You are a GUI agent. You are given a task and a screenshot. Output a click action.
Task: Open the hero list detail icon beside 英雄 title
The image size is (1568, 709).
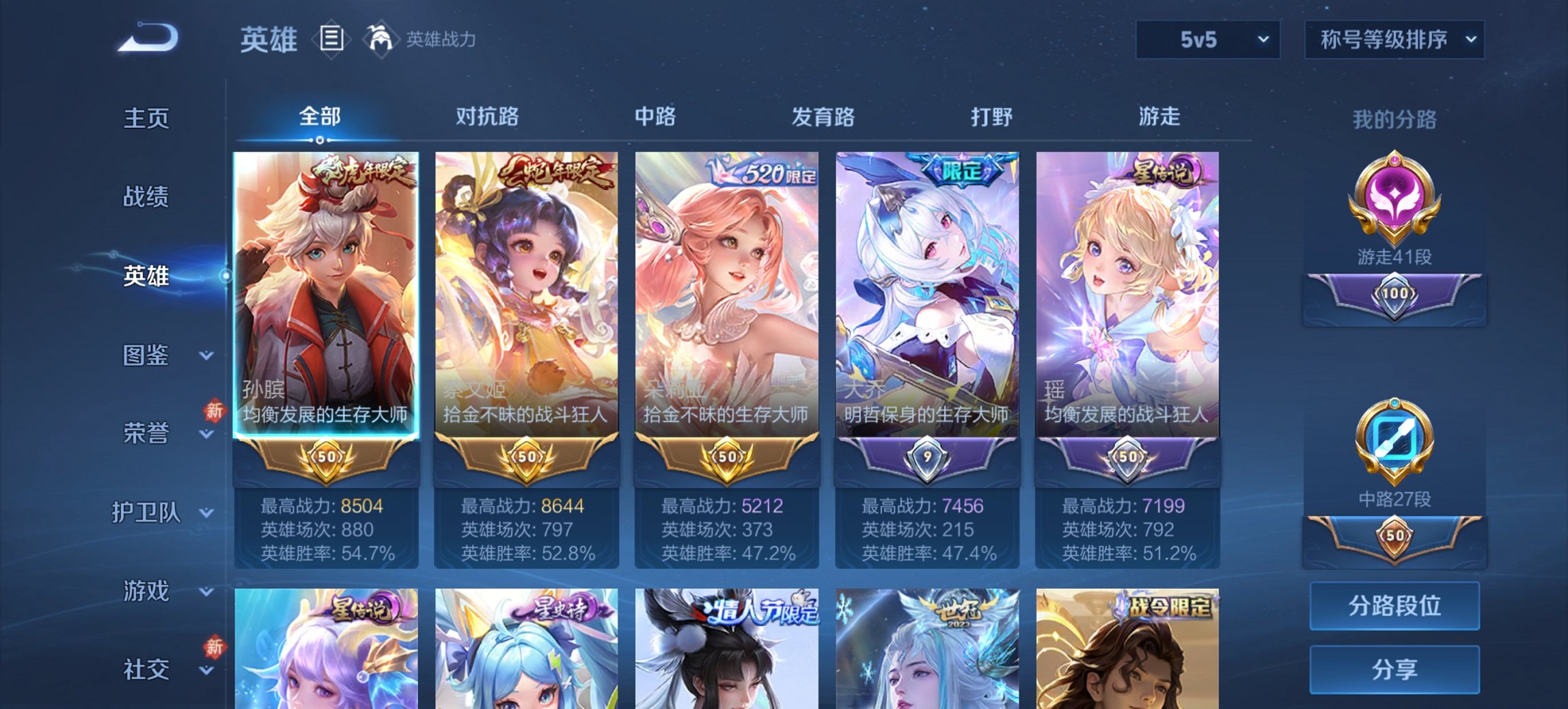(x=332, y=40)
